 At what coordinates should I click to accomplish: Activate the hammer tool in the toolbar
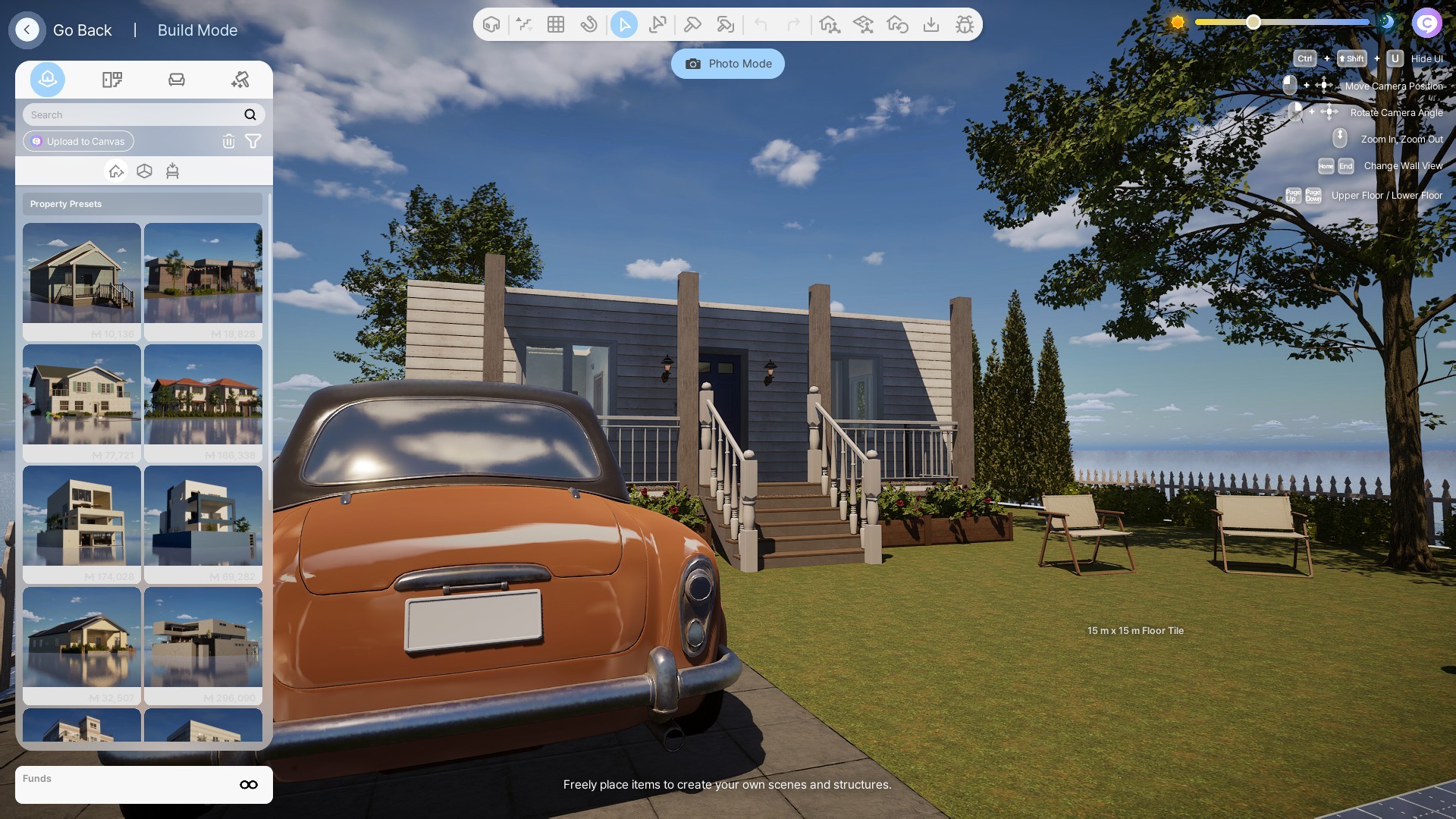tap(692, 24)
